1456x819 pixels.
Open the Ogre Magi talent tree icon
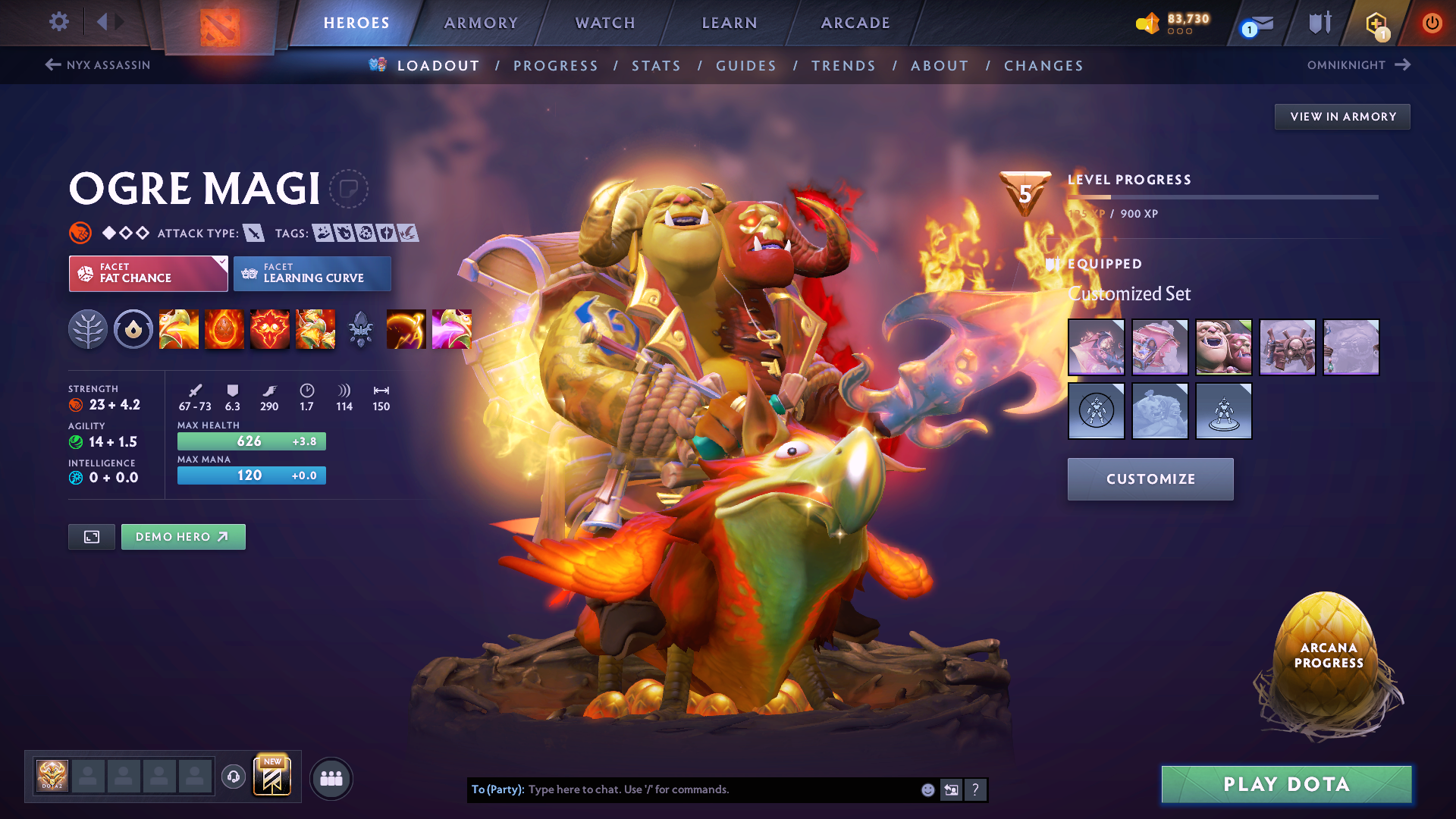click(89, 329)
